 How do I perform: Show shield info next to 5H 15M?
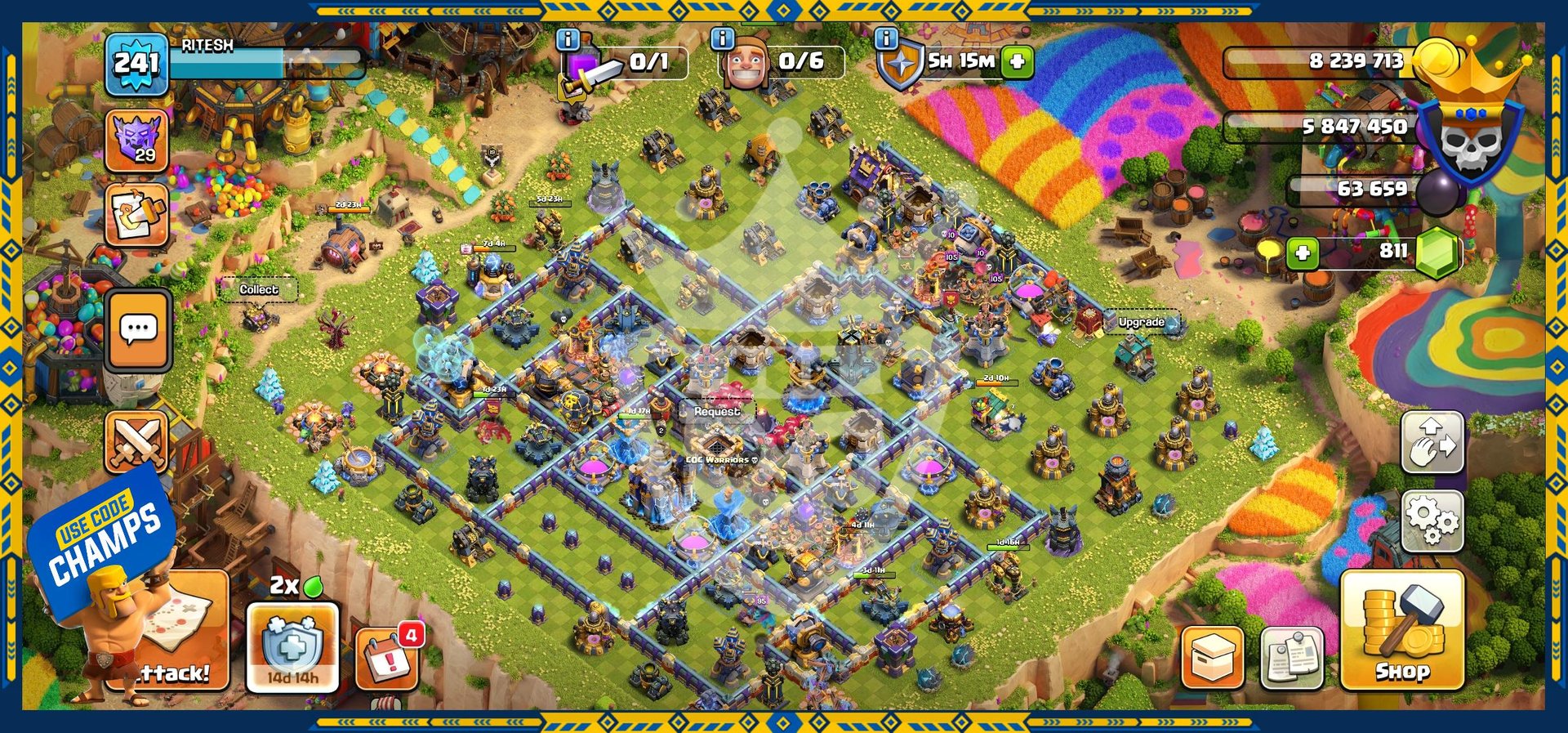point(886,38)
